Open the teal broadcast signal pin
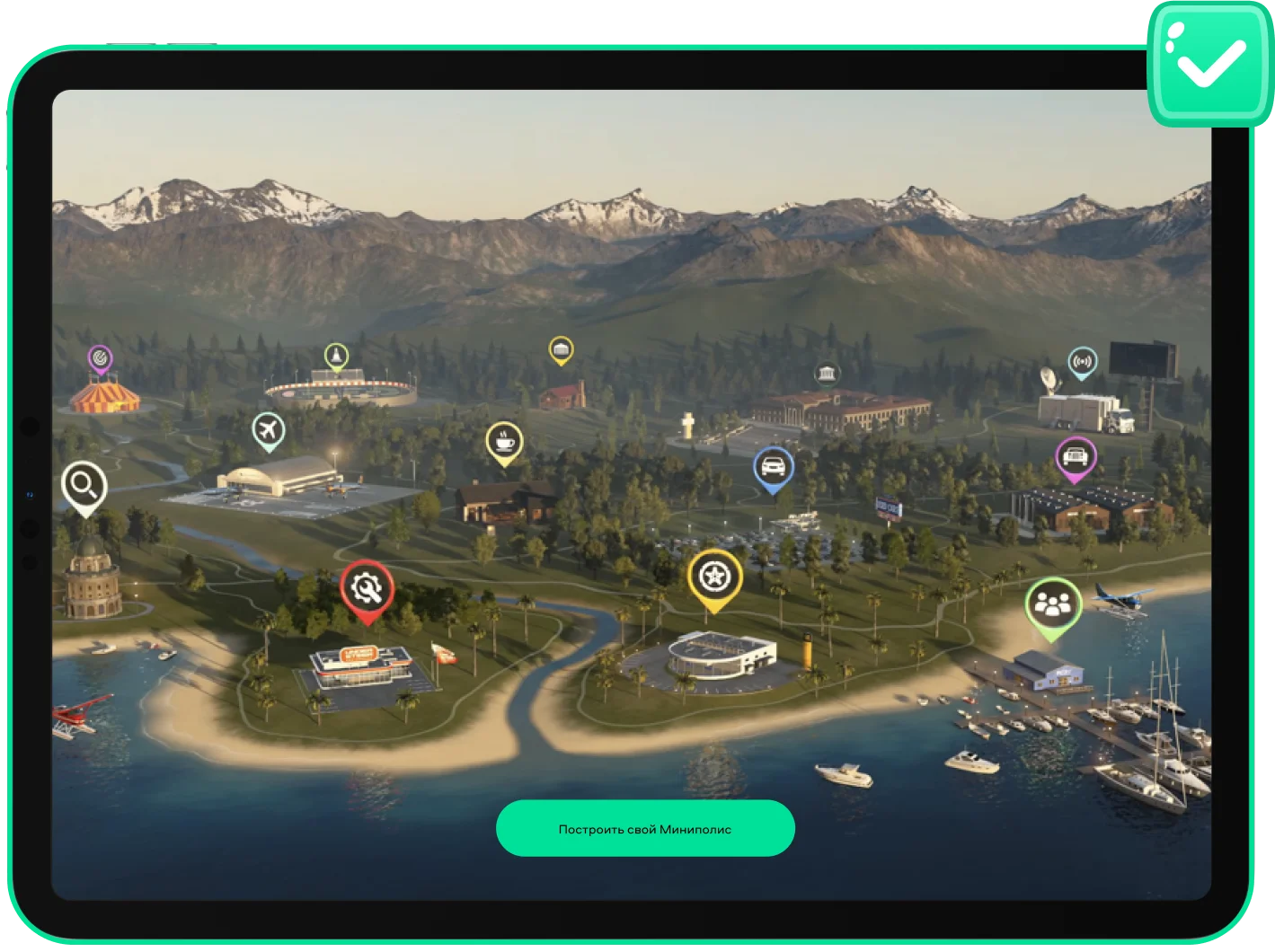 [x=1083, y=362]
